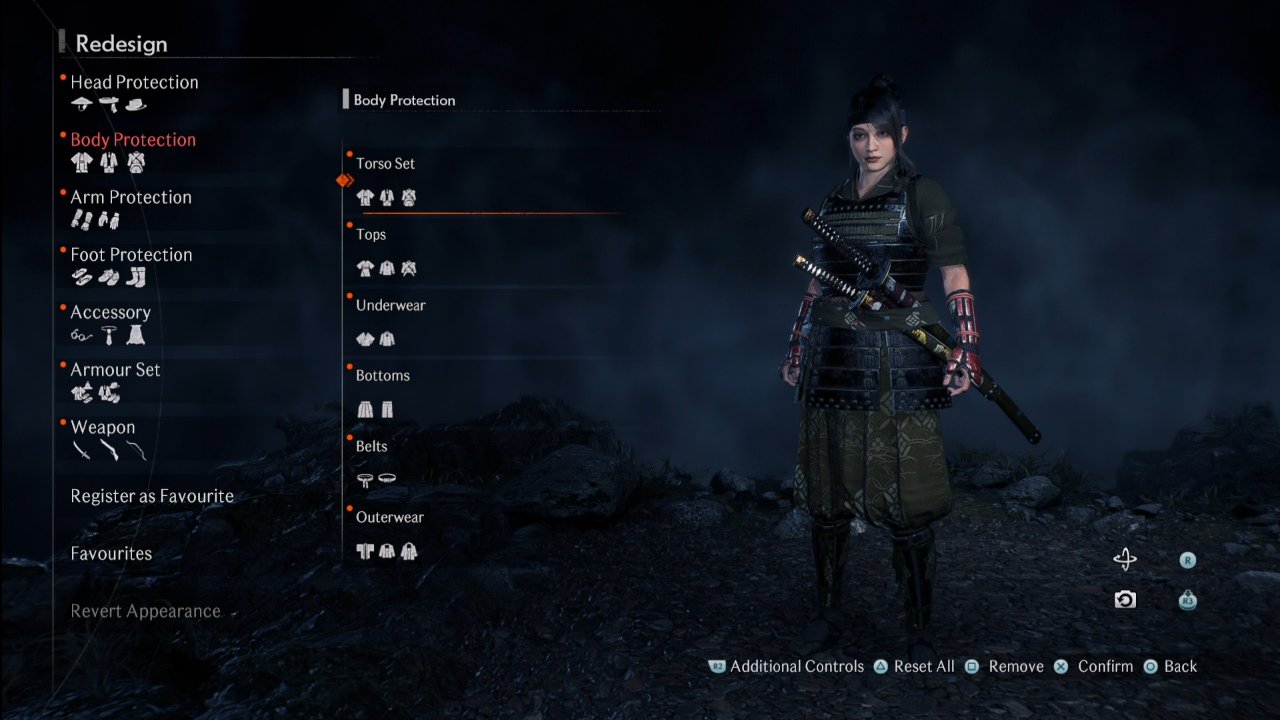Viewport: 1280px width, 720px height.
Task: Click the tall boots icon under Foot Protection
Action: click(x=137, y=277)
